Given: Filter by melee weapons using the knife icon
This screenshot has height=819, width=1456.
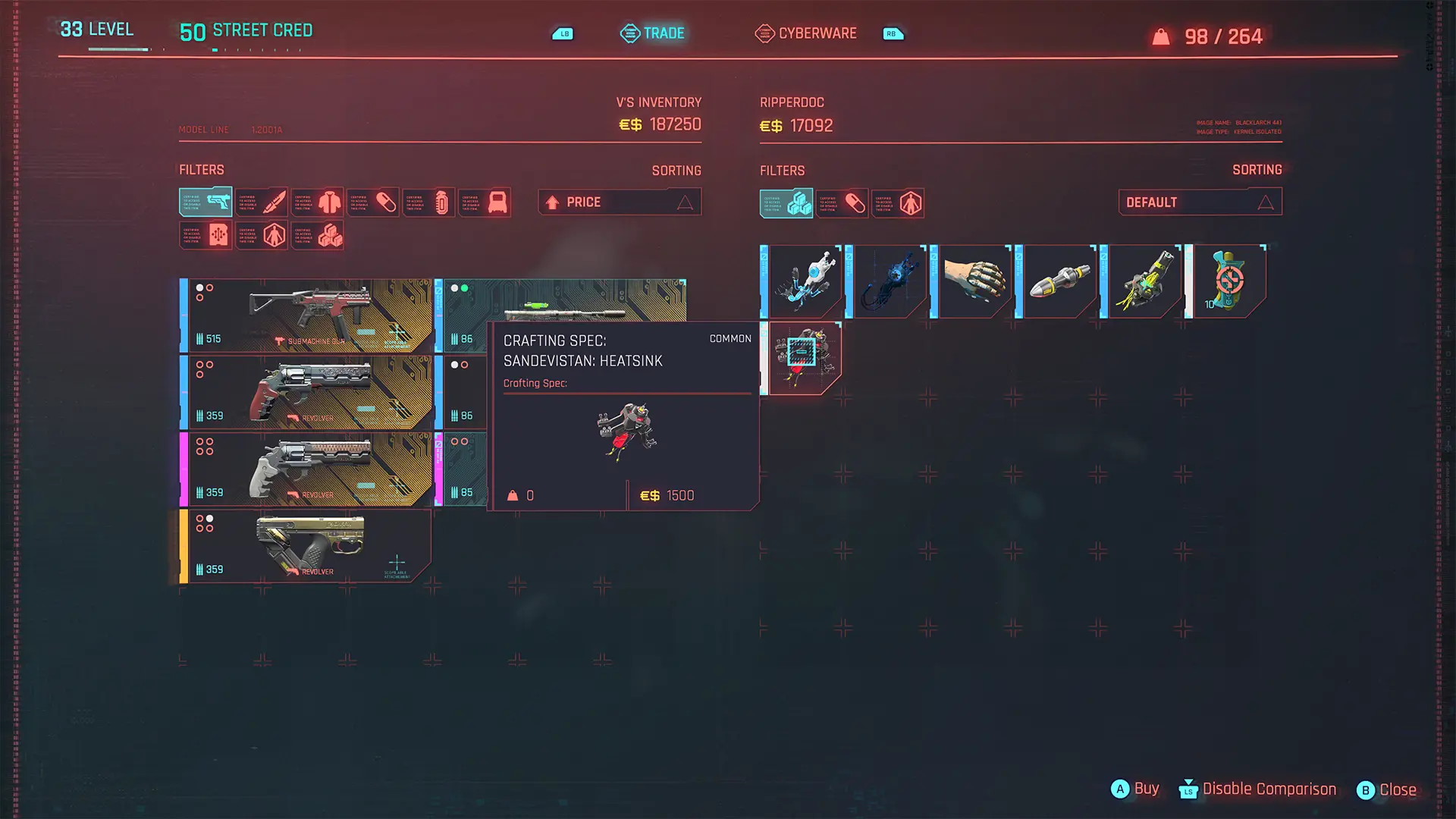Looking at the screenshot, I should coord(262,202).
